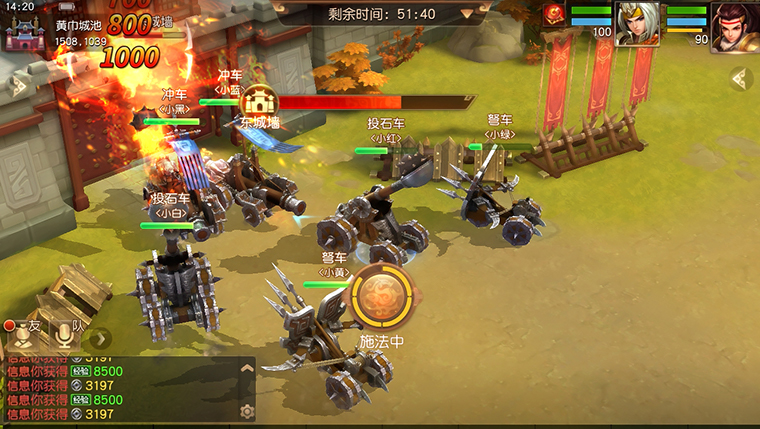
Task: Collapse the chat log with the up arrow
Action: [x=247, y=368]
